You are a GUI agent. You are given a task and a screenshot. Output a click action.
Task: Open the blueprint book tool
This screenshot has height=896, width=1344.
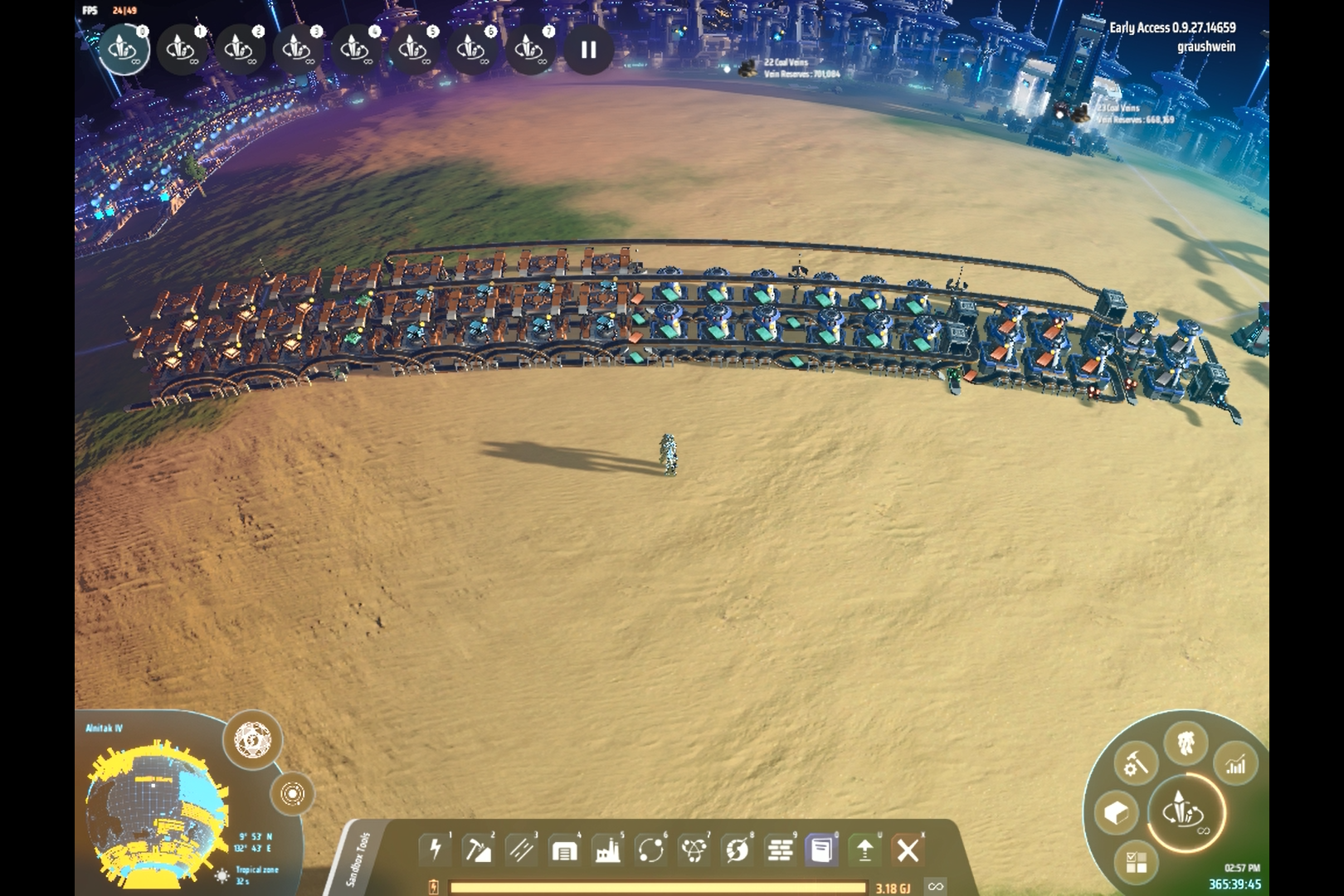822,850
